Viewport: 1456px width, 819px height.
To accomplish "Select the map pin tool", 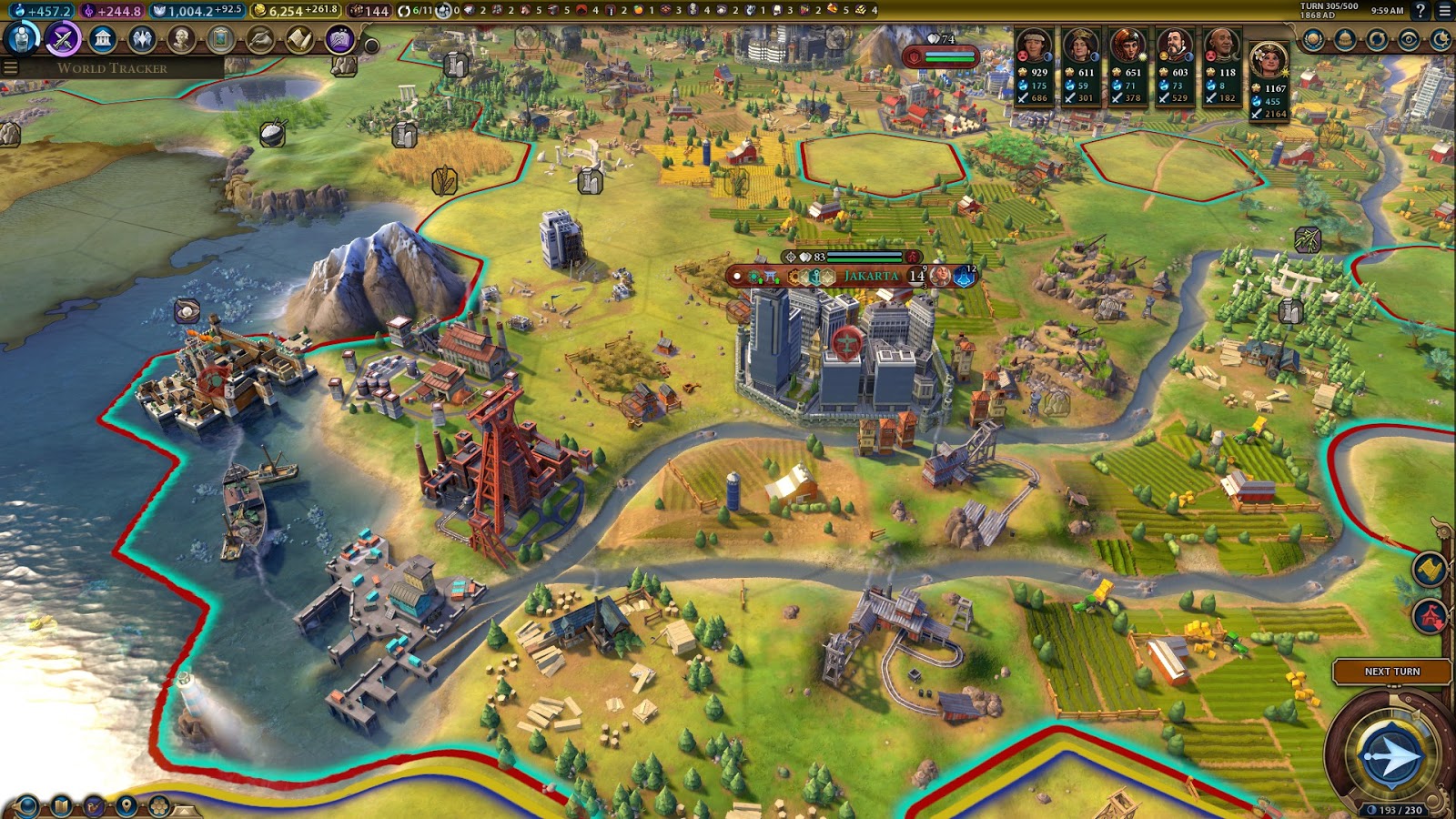I will click(127, 805).
